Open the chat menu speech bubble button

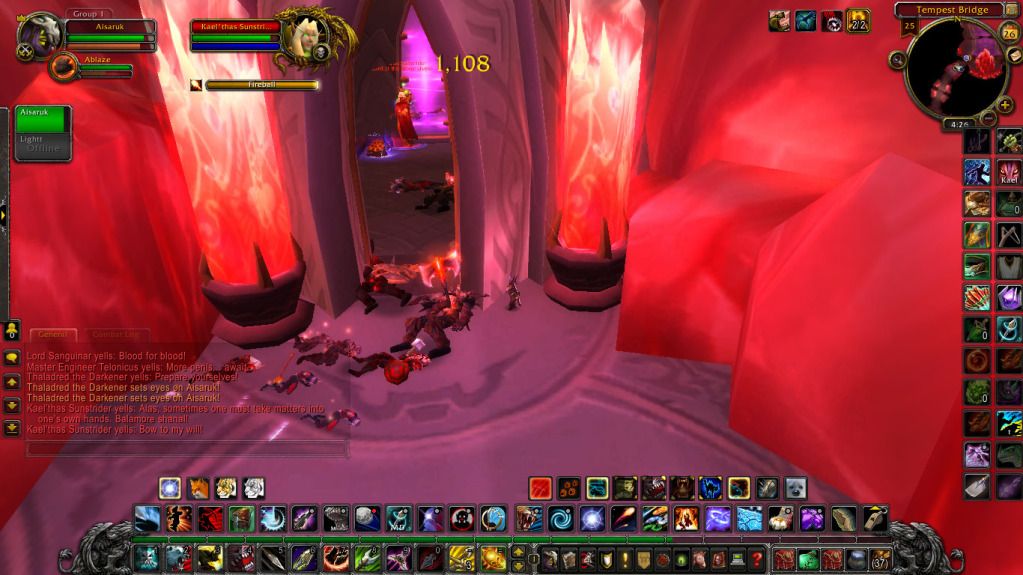[12, 358]
